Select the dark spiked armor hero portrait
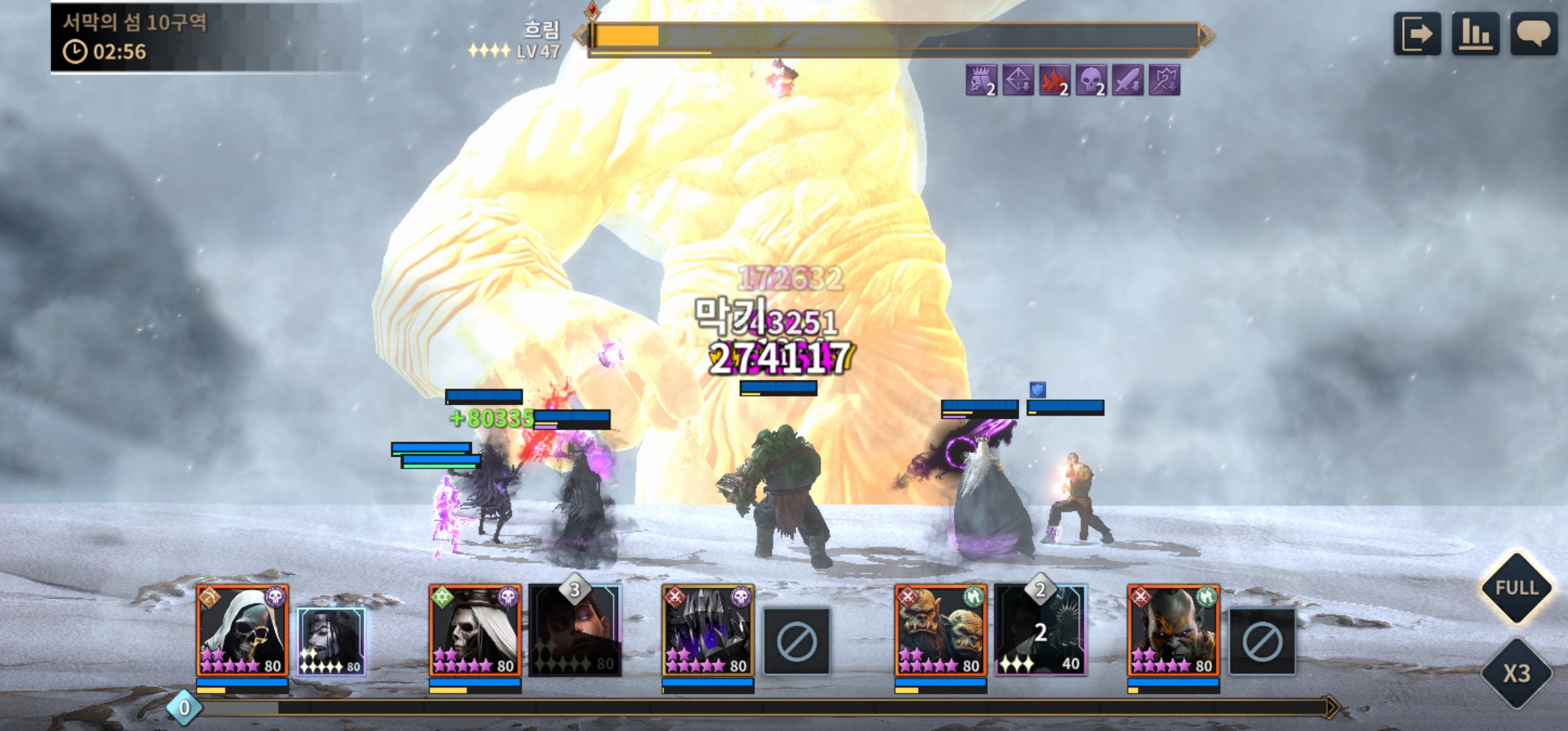 tap(707, 630)
